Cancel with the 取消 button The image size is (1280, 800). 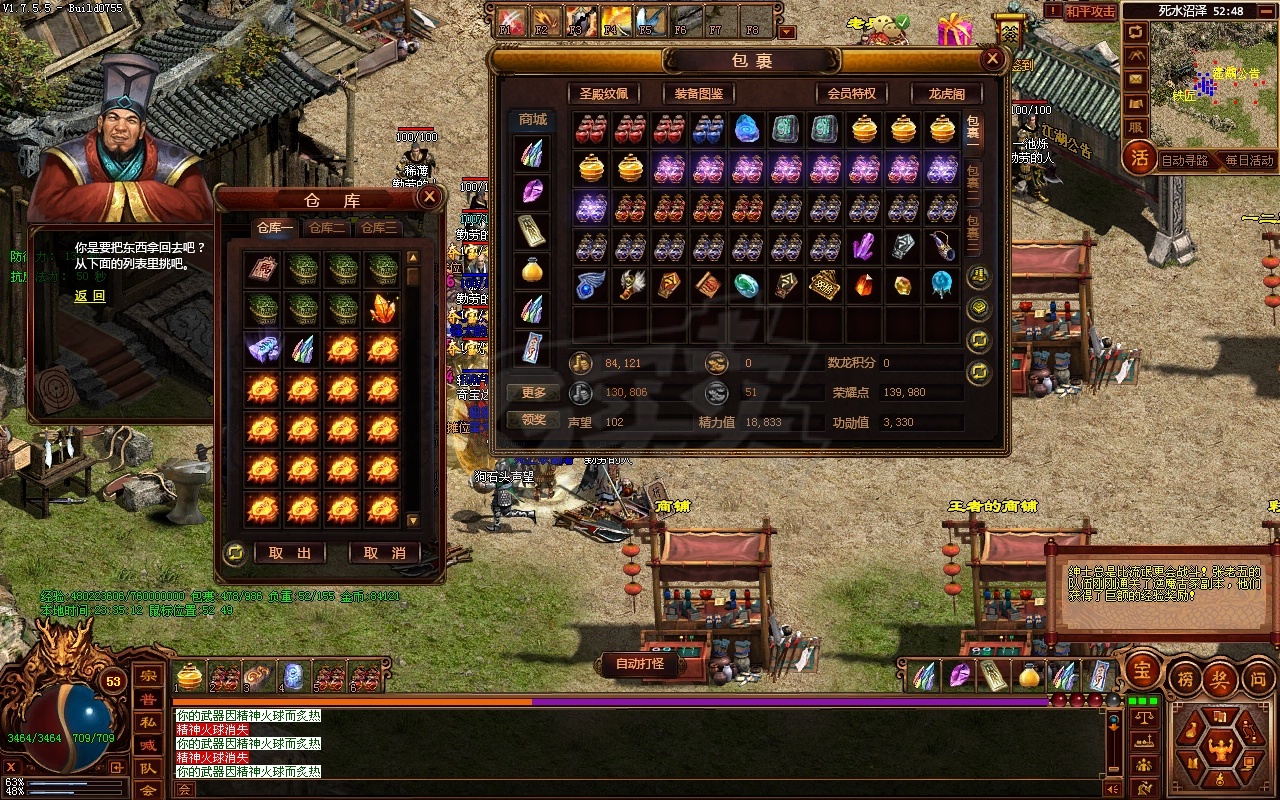(x=384, y=553)
